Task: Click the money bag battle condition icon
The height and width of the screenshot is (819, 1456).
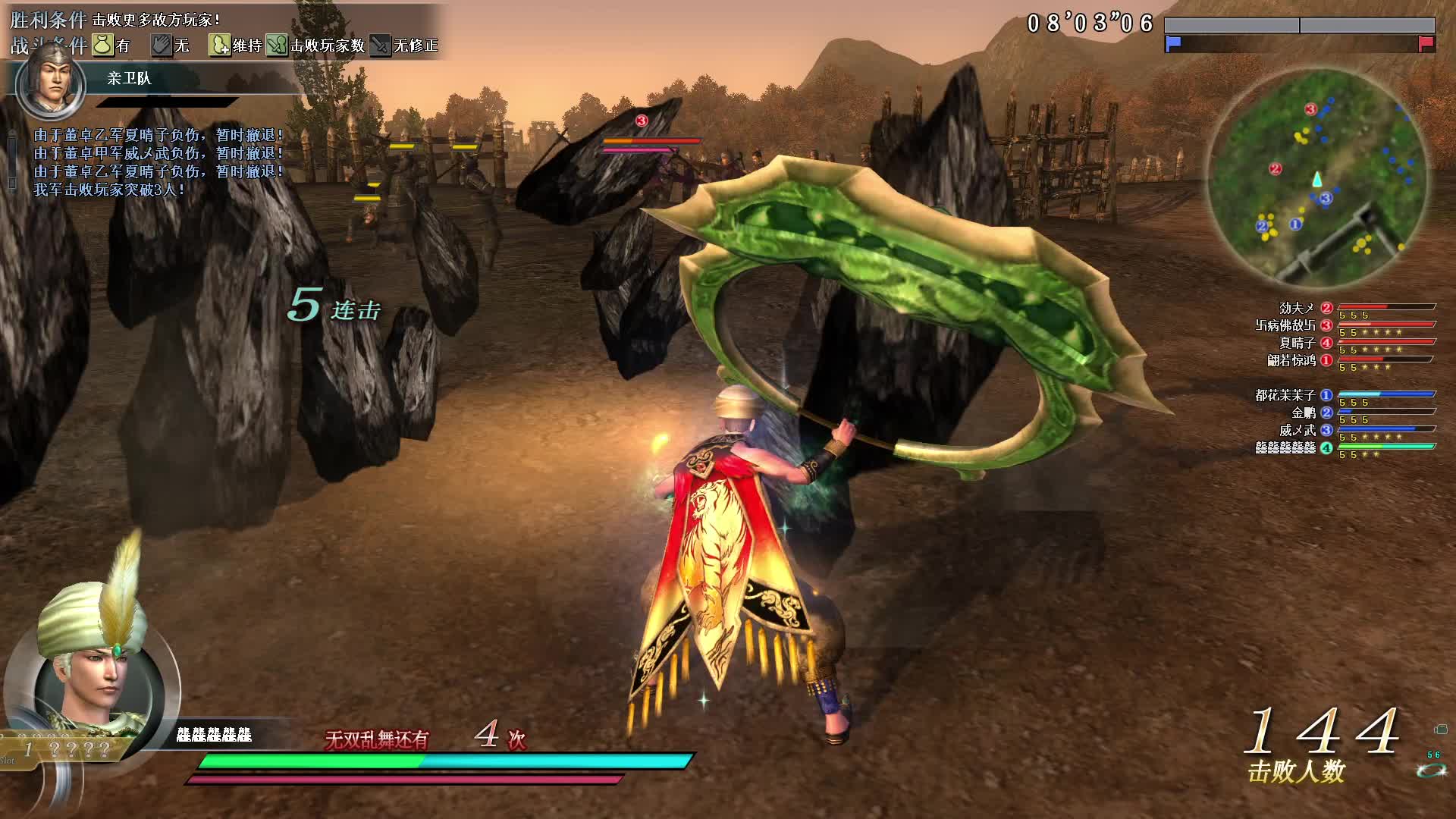Action: point(102,45)
